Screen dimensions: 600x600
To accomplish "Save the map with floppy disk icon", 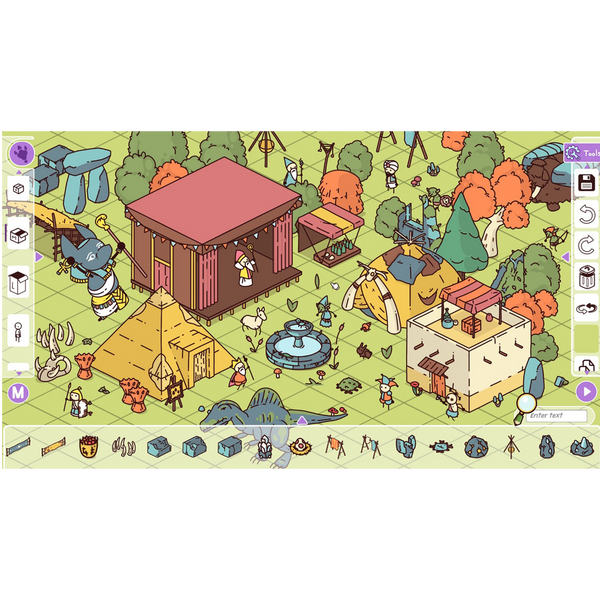I will (x=587, y=183).
